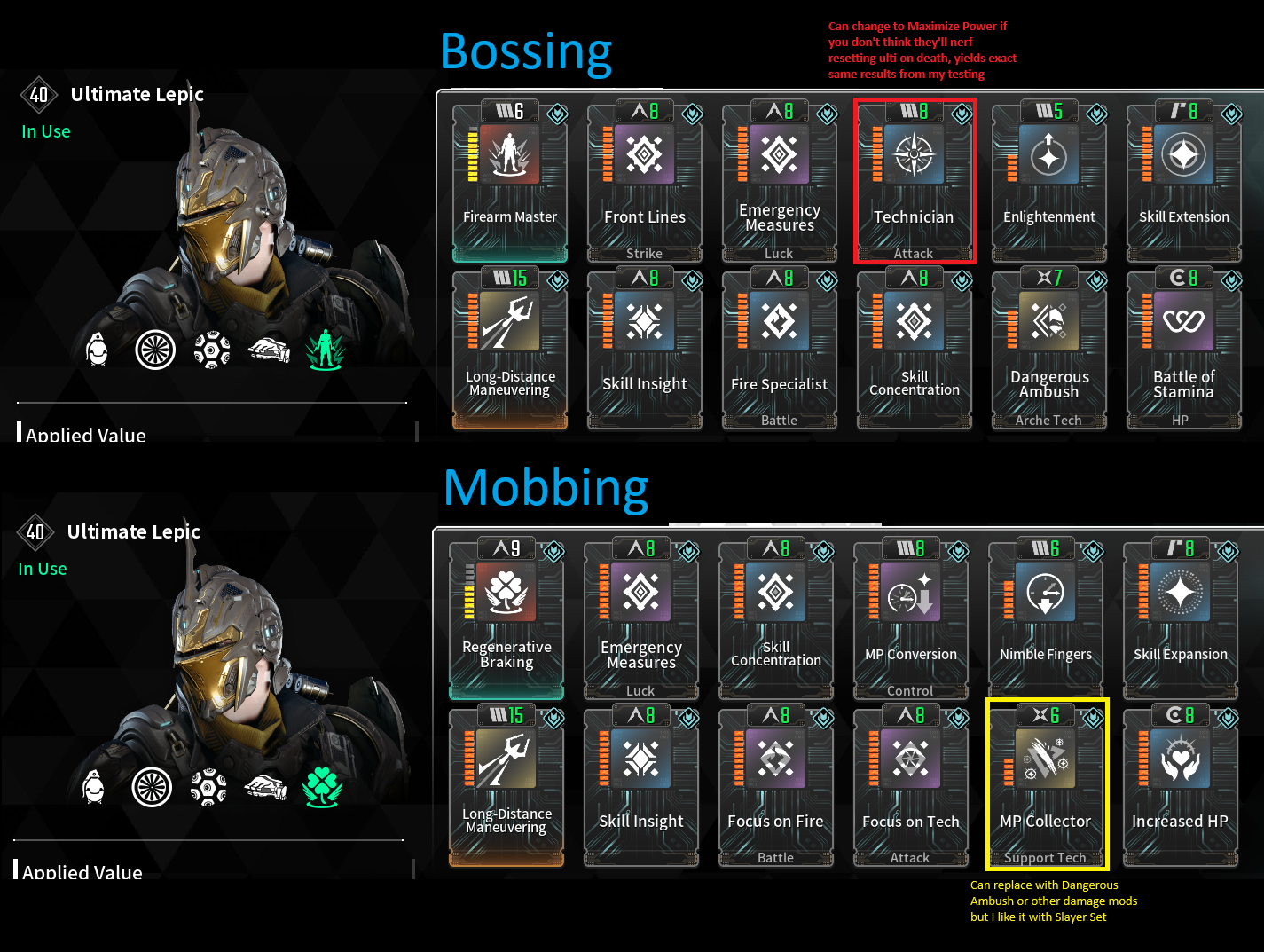Image resolution: width=1264 pixels, height=952 pixels.
Task: Choose the Nimble Fingers module card
Action: coord(1046,619)
